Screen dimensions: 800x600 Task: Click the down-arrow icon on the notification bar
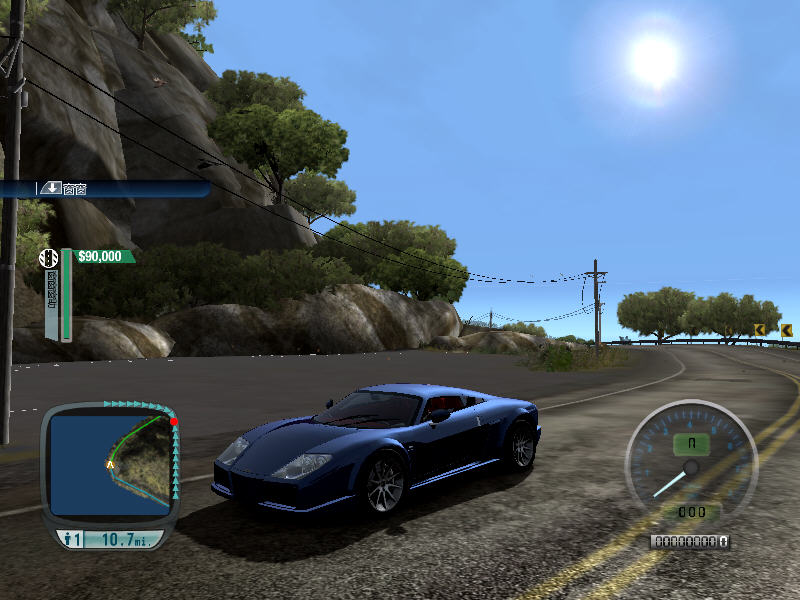click(x=49, y=188)
